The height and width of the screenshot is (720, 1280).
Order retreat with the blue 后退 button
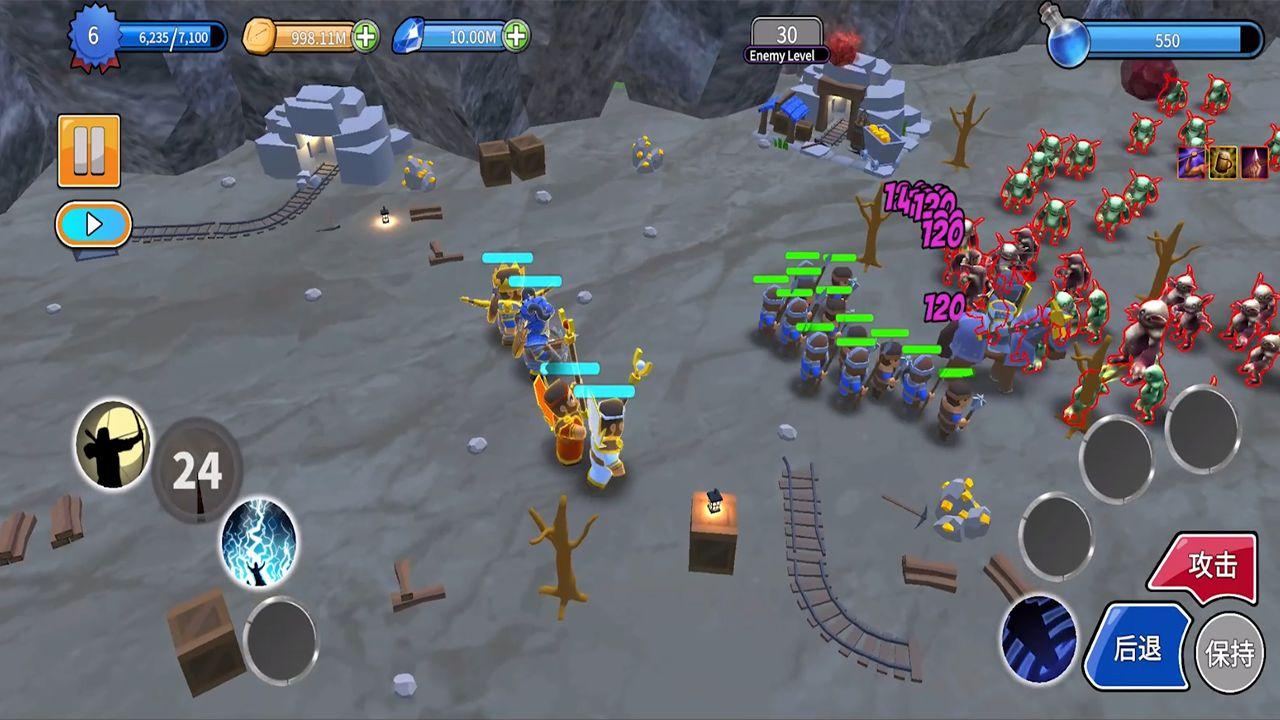coord(1139,647)
